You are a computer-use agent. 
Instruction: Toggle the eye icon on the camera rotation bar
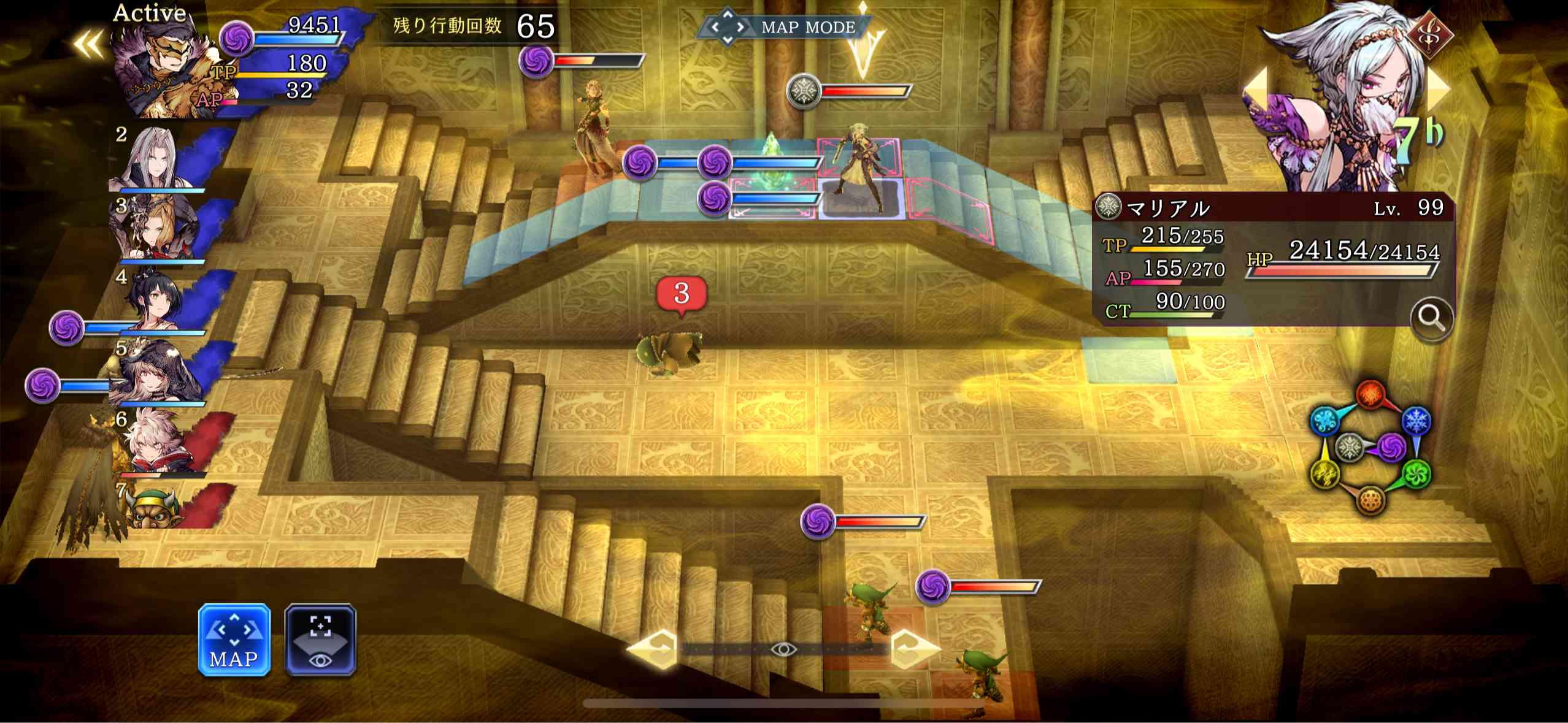[x=784, y=650]
